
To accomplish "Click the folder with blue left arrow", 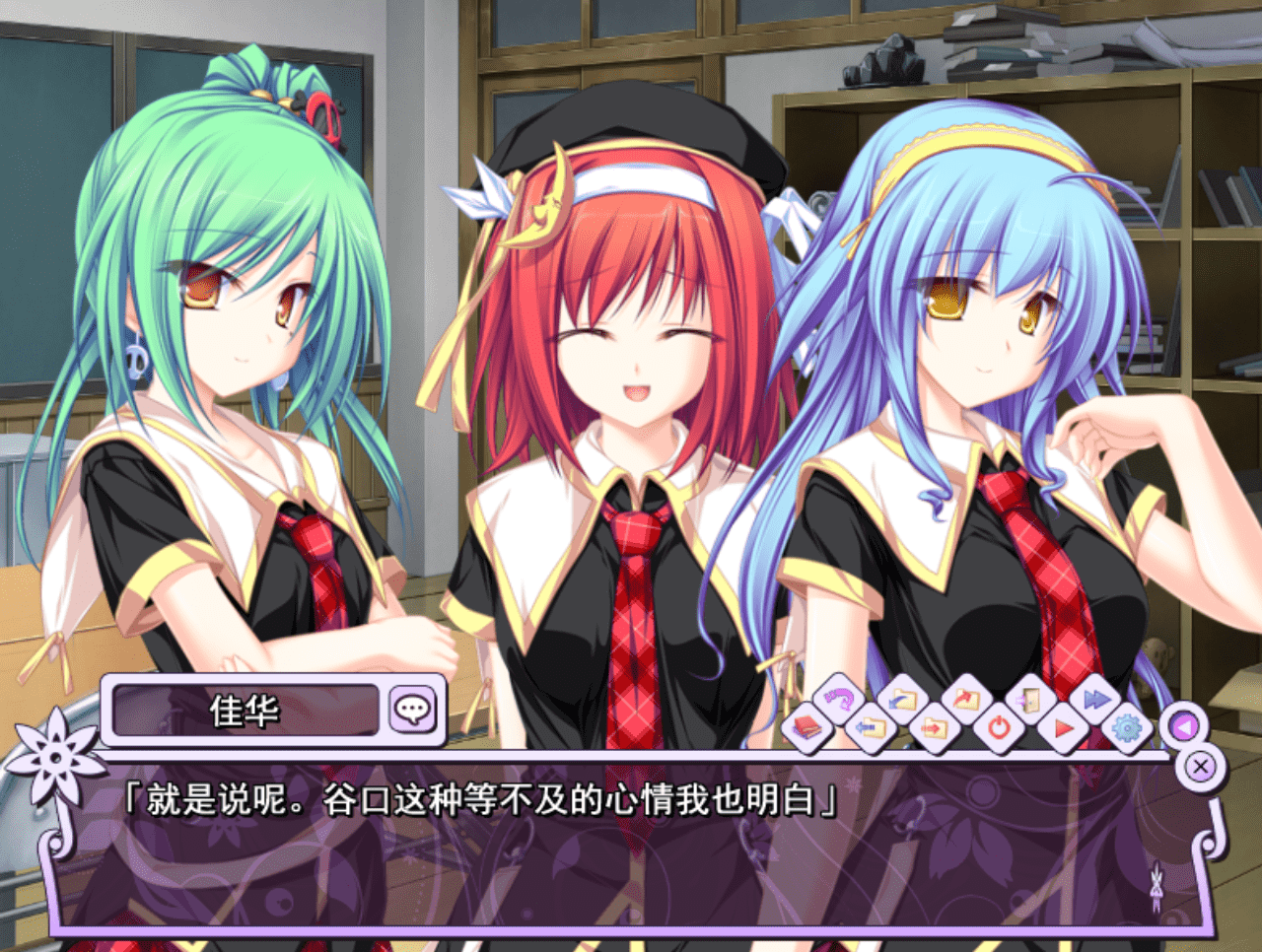I will 869,729.
